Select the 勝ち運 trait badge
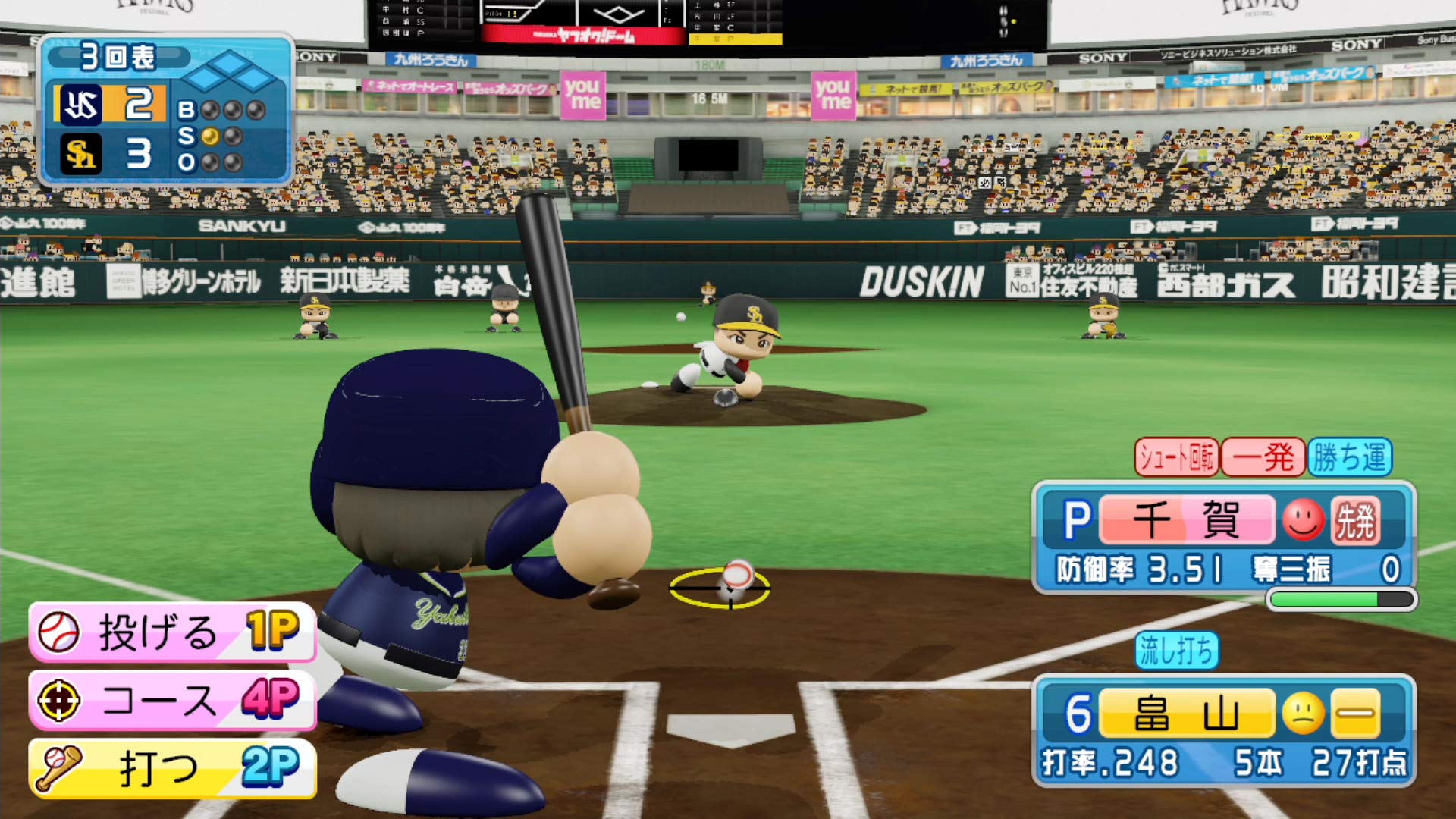This screenshot has height=819, width=1456. 1350,457
